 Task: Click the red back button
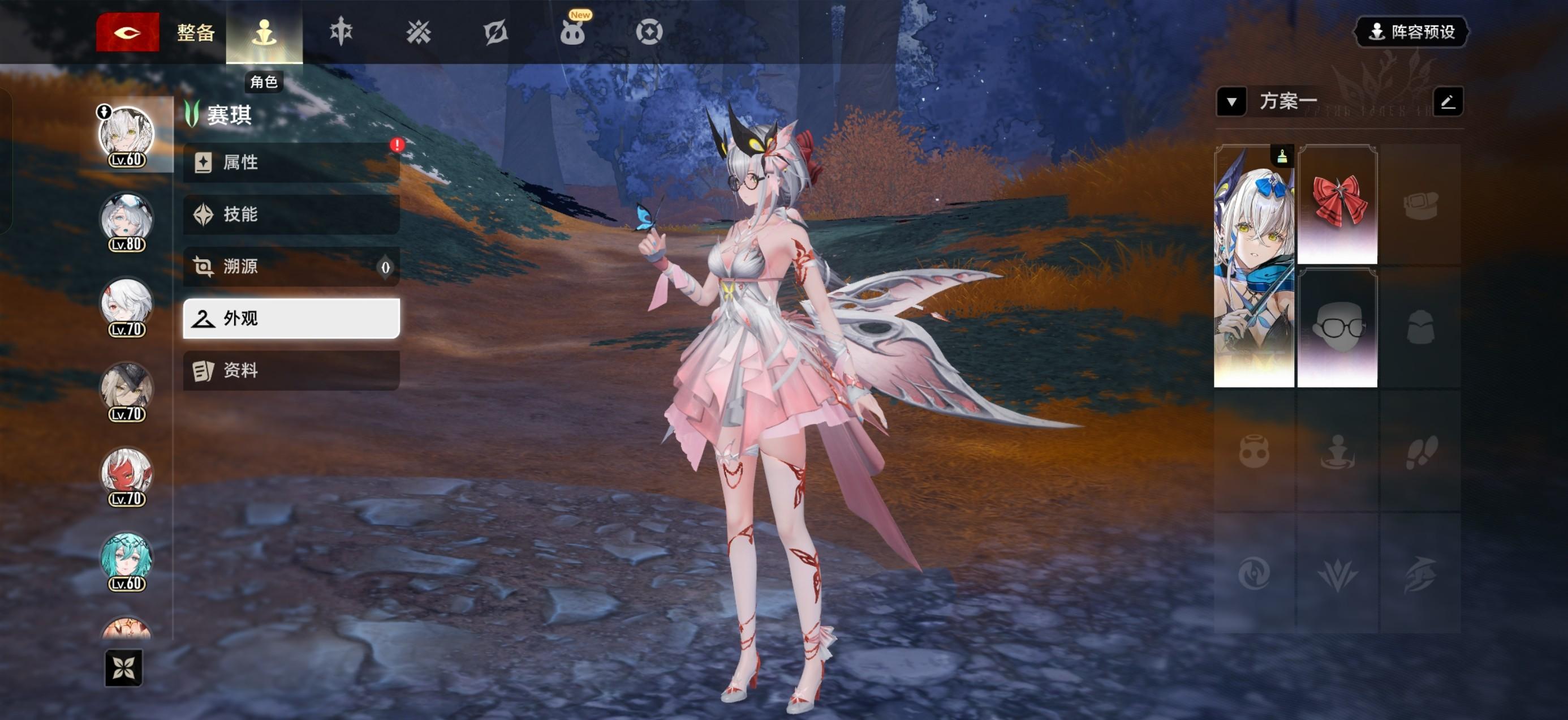click(127, 32)
